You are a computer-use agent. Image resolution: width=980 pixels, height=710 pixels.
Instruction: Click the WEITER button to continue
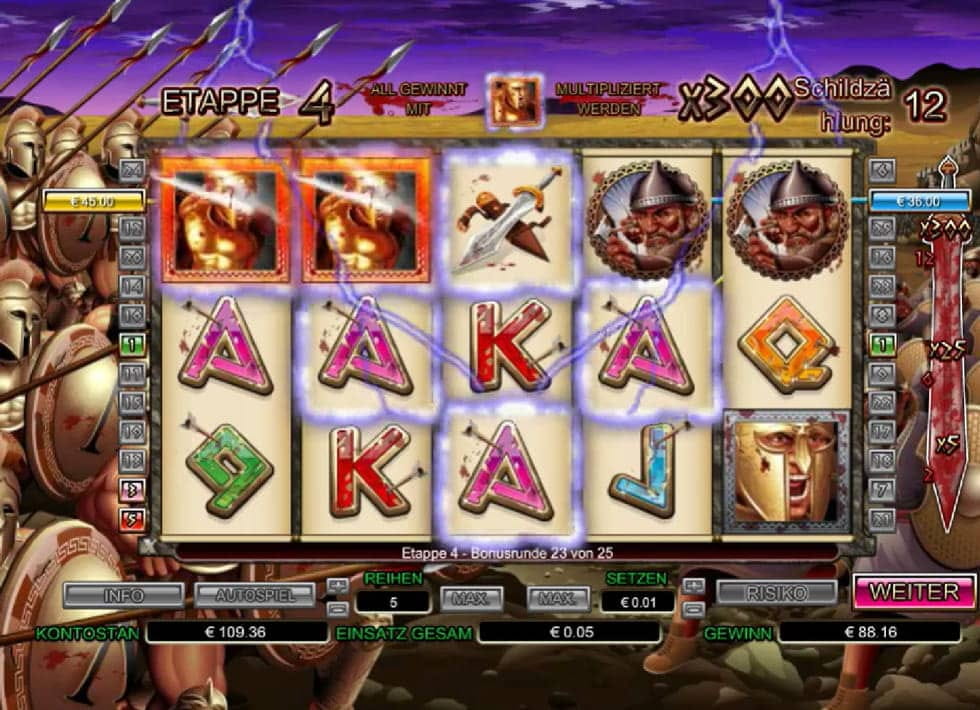tap(914, 591)
